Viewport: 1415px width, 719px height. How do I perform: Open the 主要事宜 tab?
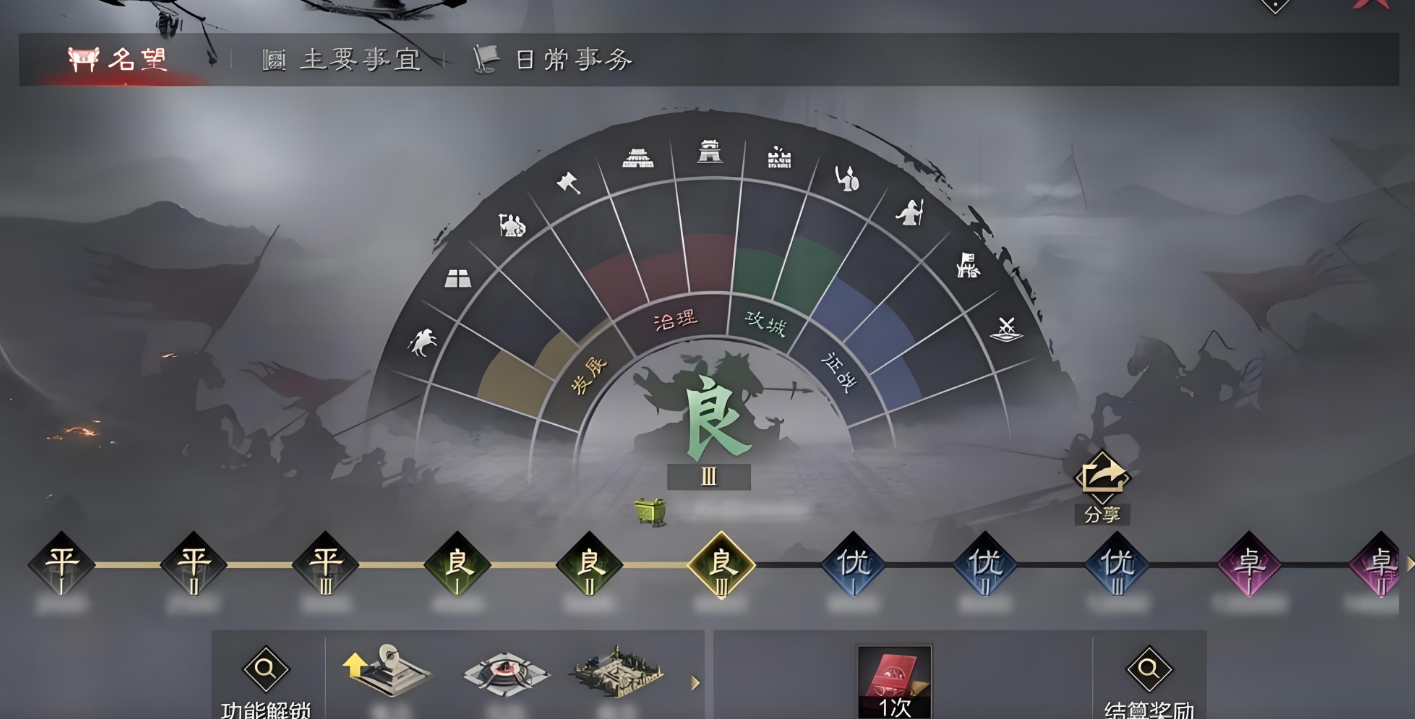(342, 60)
